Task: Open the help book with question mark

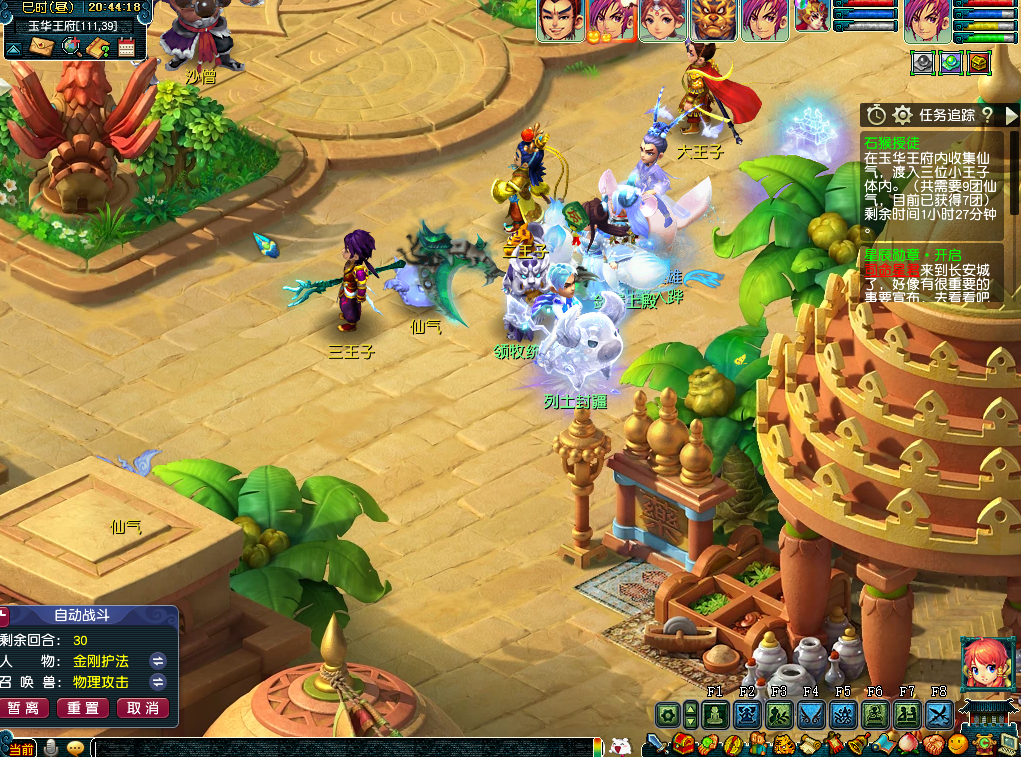Action: pyautogui.click(x=98, y=46)
